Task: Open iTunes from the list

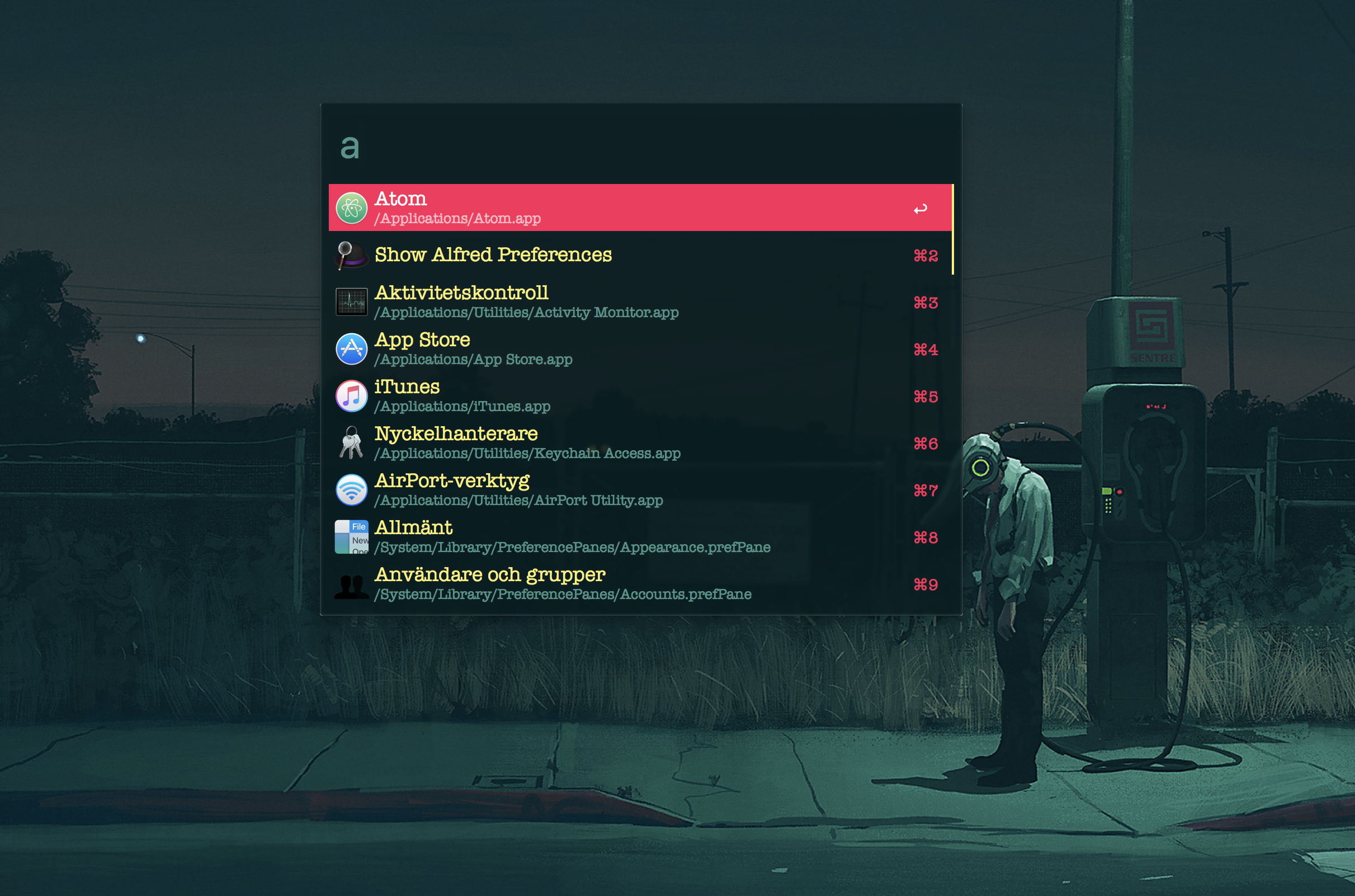Action: [629, 395]
